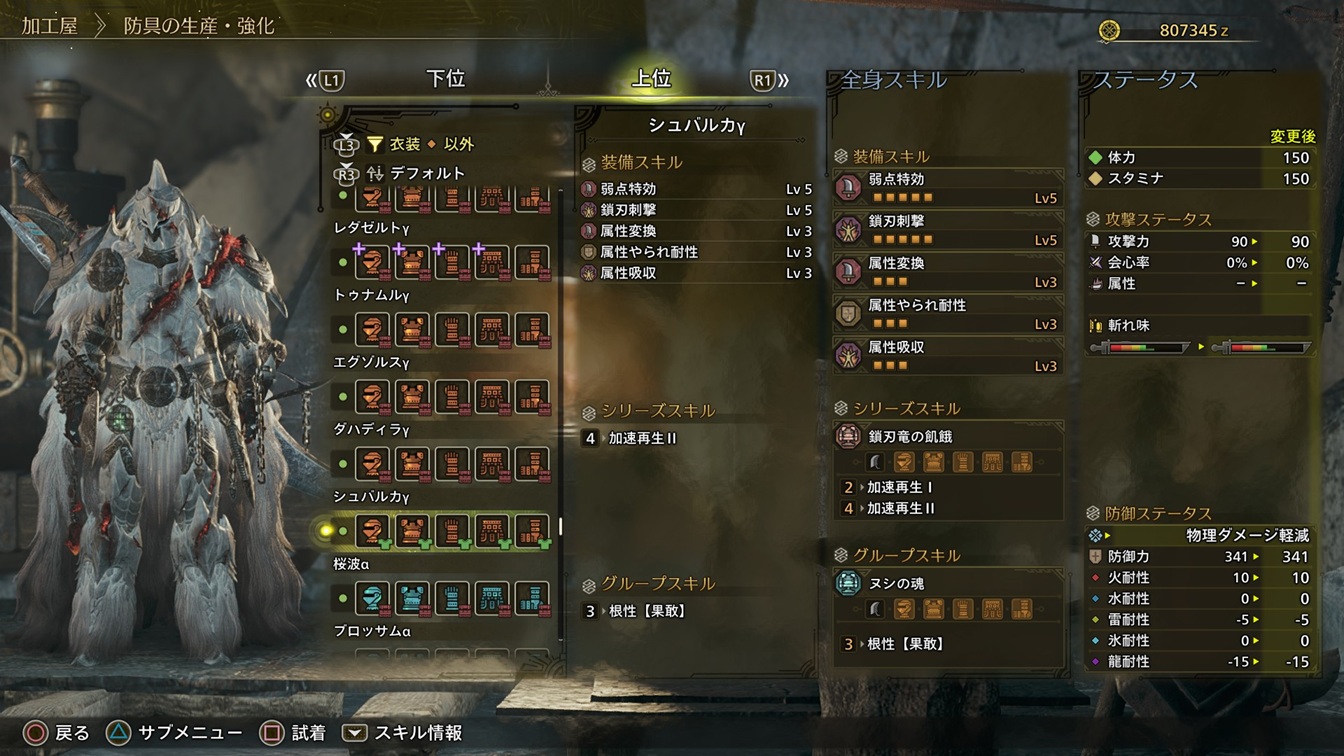The height and width of the screenshot is (756, 1344).
Task: Pick the blue 桜波α helm piece
Action: click(372, 598)
